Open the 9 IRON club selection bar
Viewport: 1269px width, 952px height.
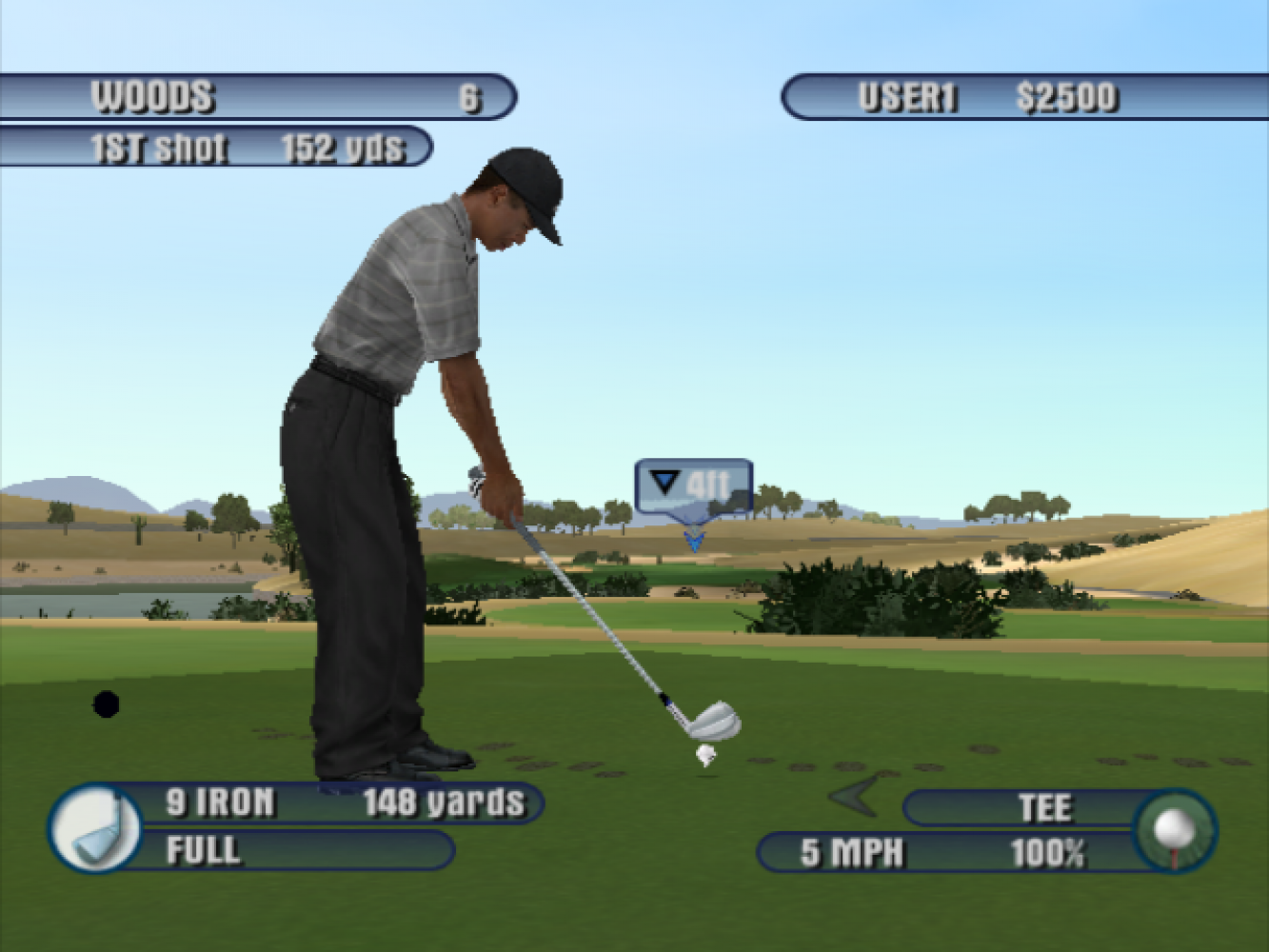(x=343, y=803)
